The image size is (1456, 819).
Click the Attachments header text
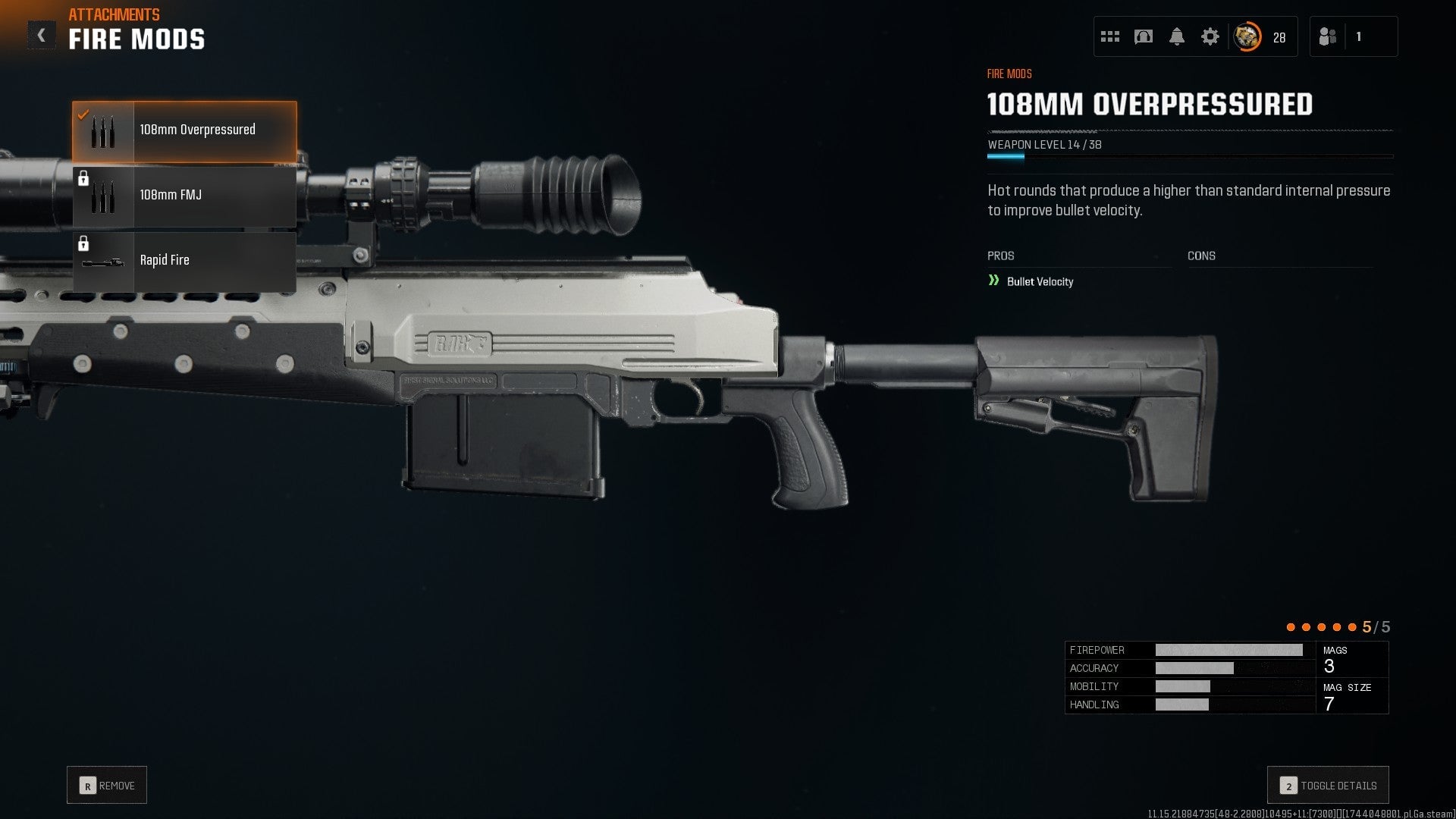pos(114,14)
